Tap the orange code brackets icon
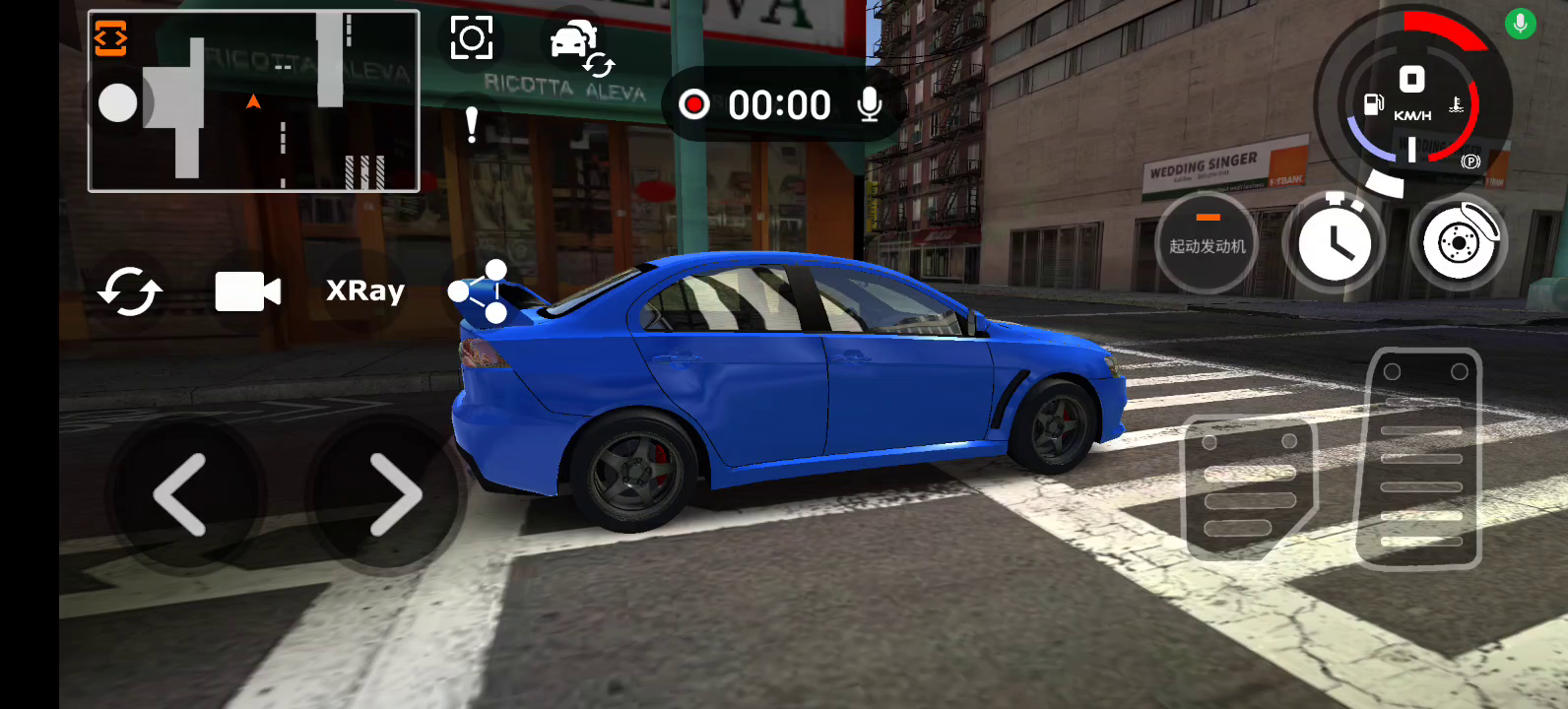Viewport: 1568px width, 709px height. [110, 38]
